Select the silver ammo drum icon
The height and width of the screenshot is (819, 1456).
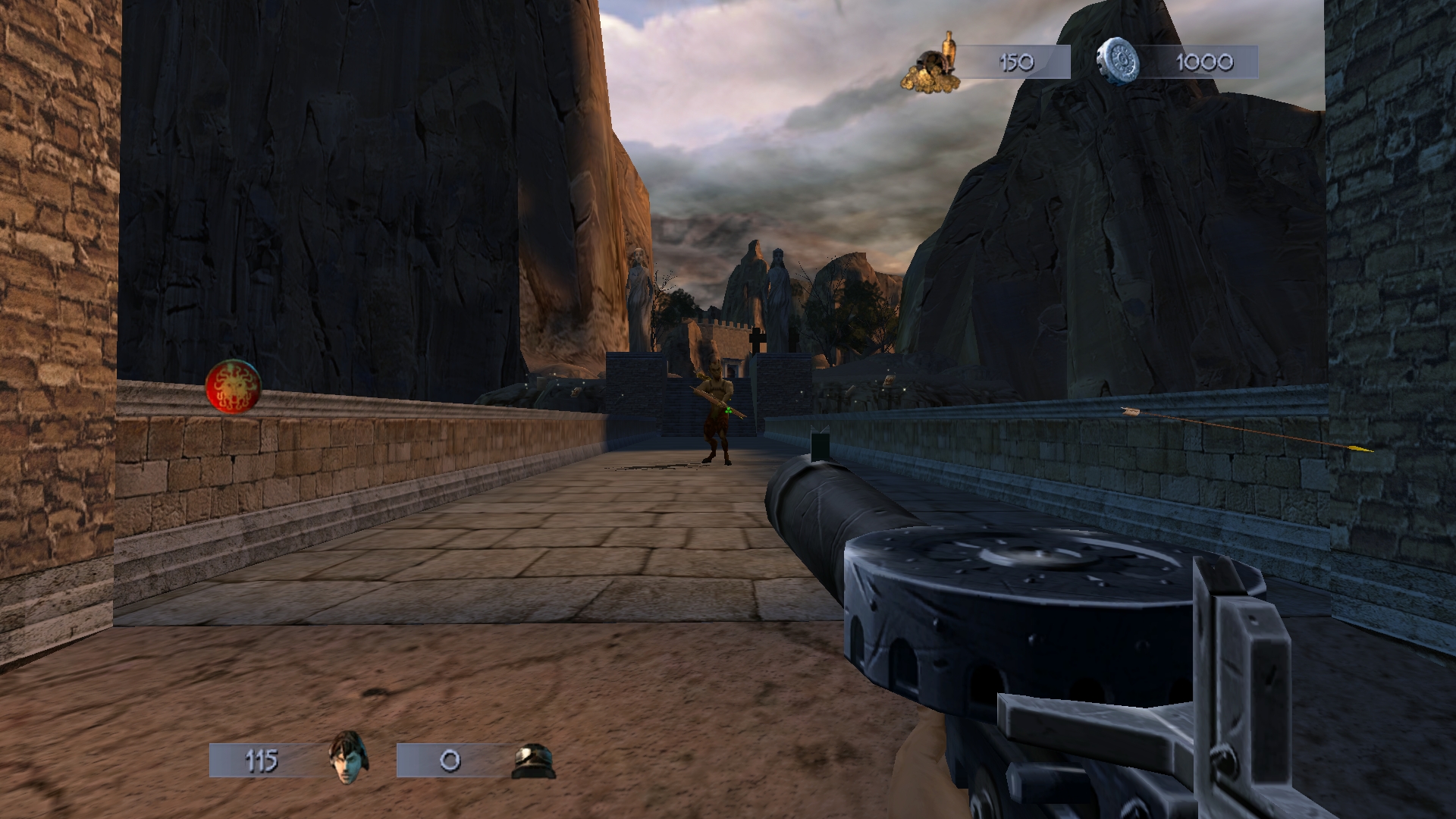[x=1119, y=61]
